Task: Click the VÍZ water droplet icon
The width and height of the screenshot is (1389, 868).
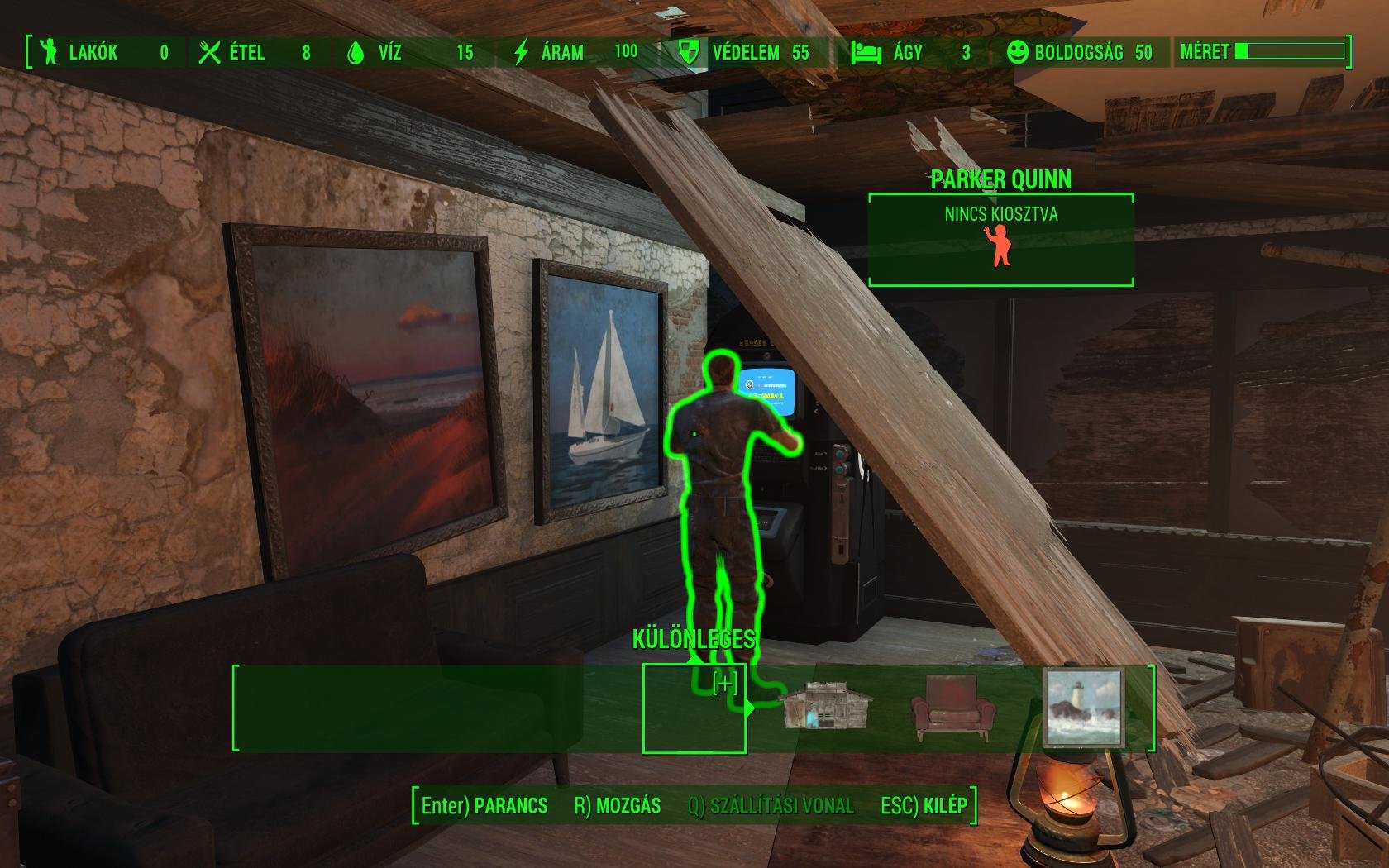Action: pos(357,52)
